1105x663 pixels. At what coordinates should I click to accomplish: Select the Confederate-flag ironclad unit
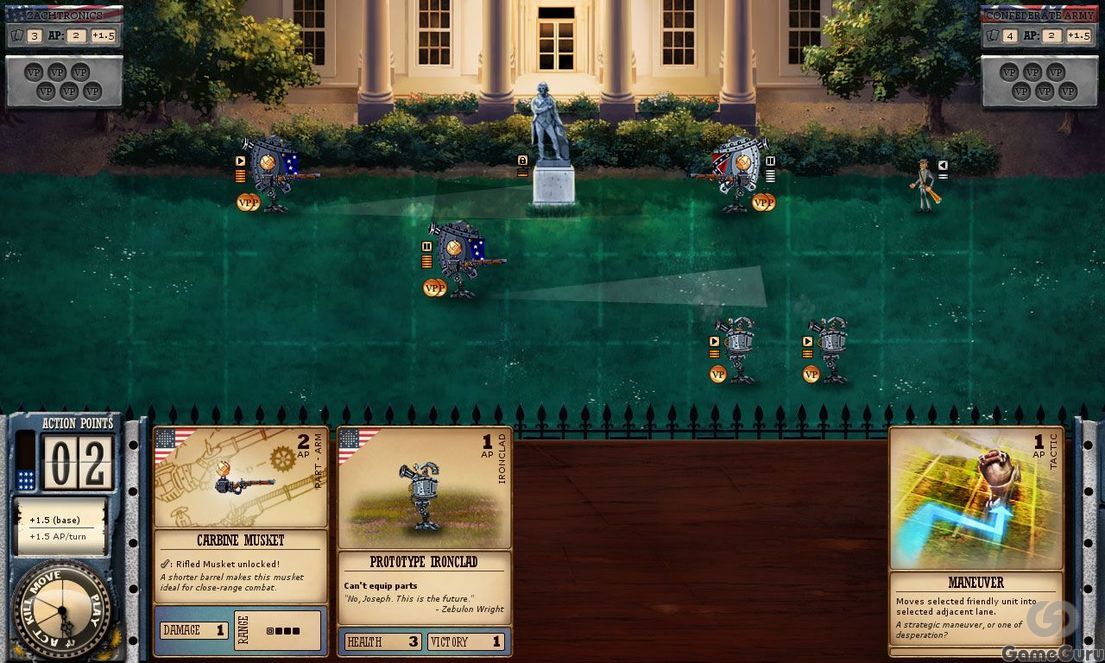pyautogui.click(x=738, y=173)
